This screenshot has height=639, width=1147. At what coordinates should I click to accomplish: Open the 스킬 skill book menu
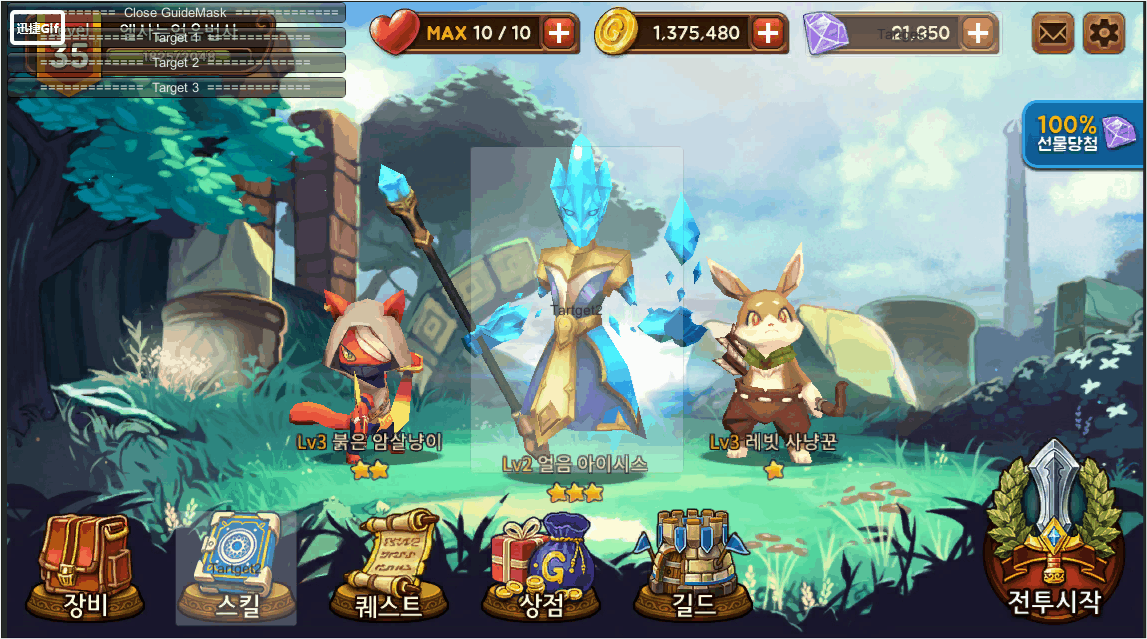pos(236,567)
